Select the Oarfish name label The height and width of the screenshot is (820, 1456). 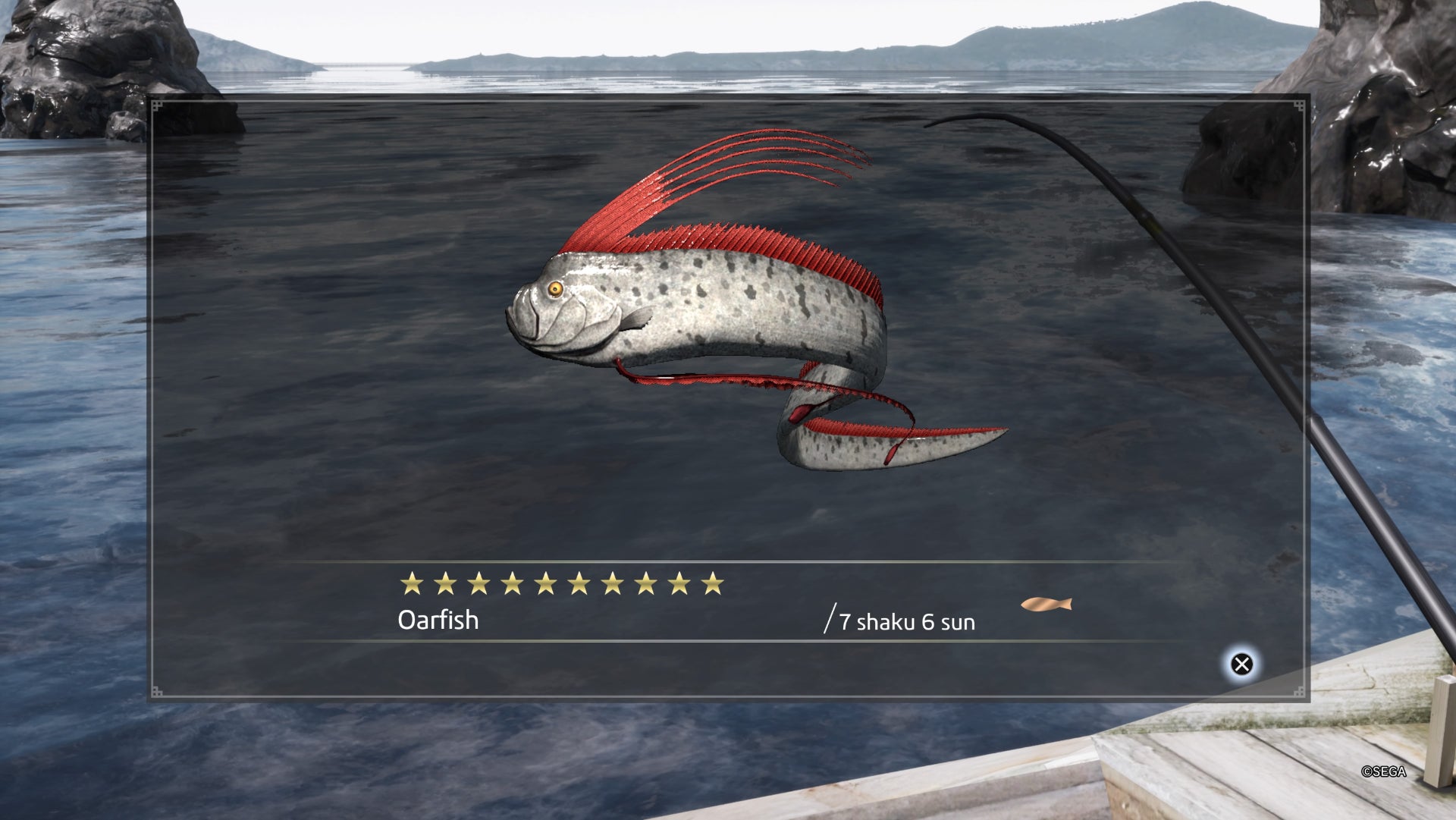tap(438, 620)
